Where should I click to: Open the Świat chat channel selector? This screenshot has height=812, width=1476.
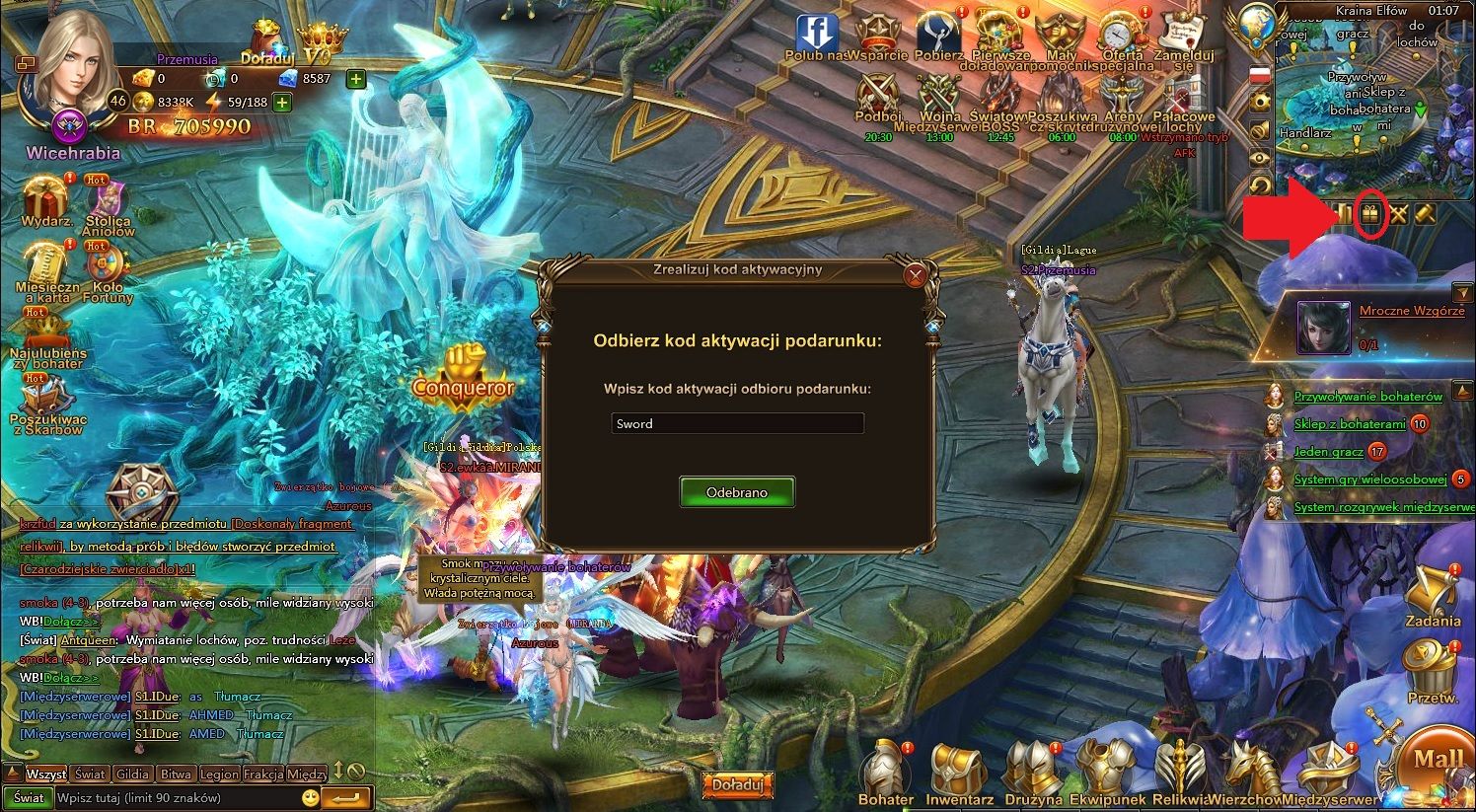30,796
